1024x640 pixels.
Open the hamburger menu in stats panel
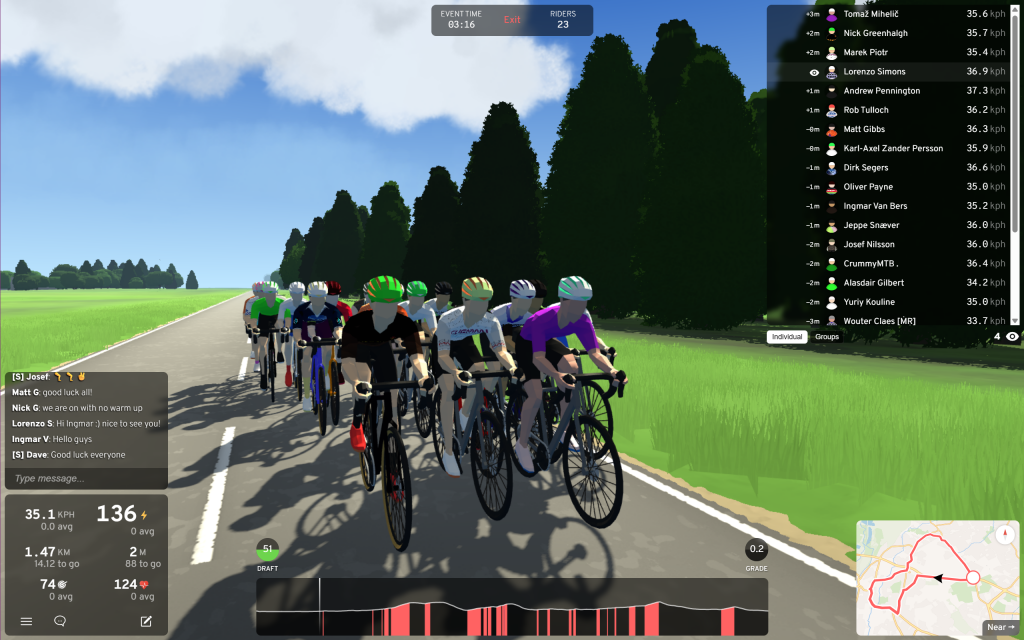pos(27,621)
